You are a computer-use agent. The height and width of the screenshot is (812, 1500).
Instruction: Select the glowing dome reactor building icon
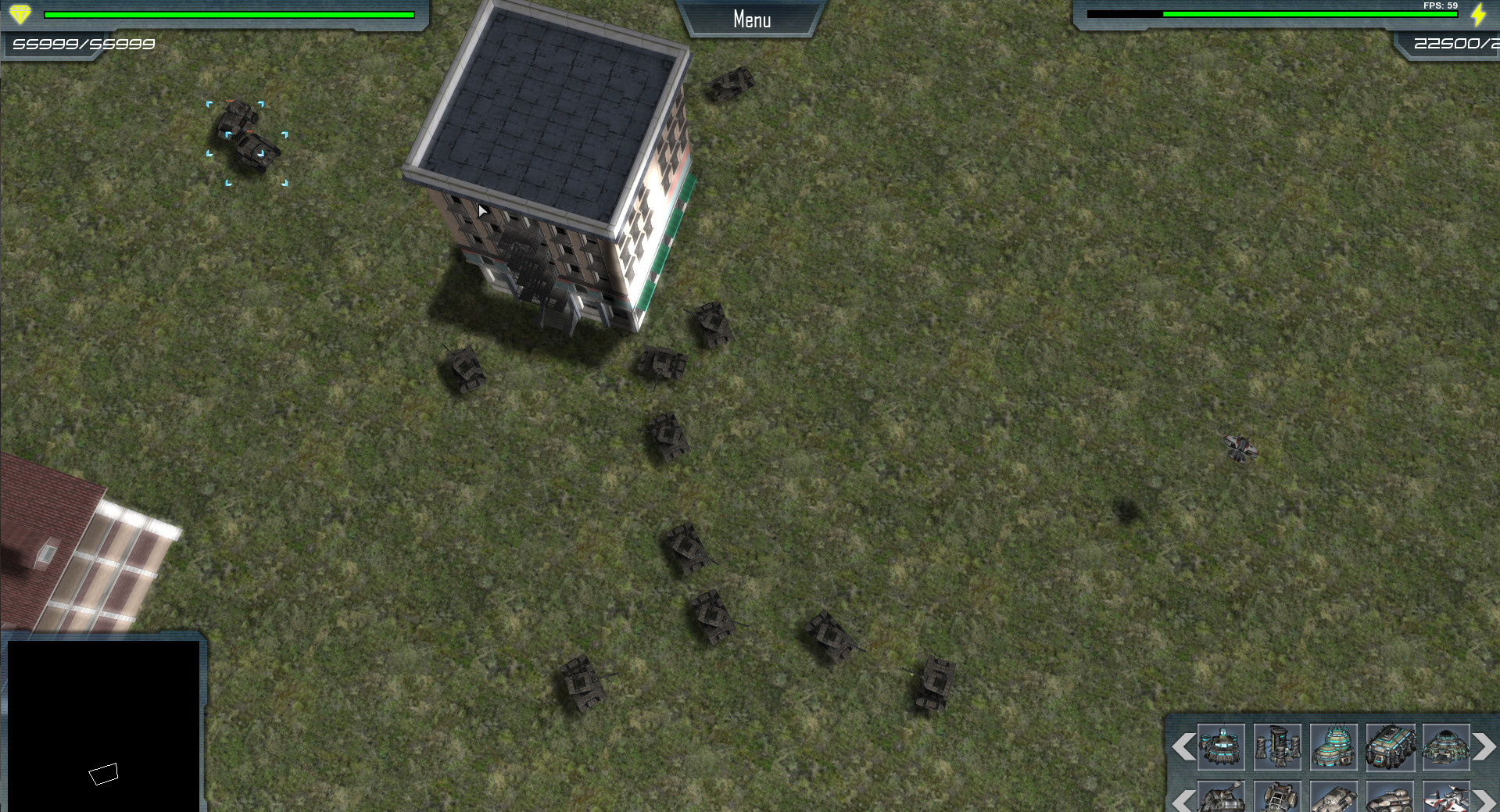pos(1335,746)
